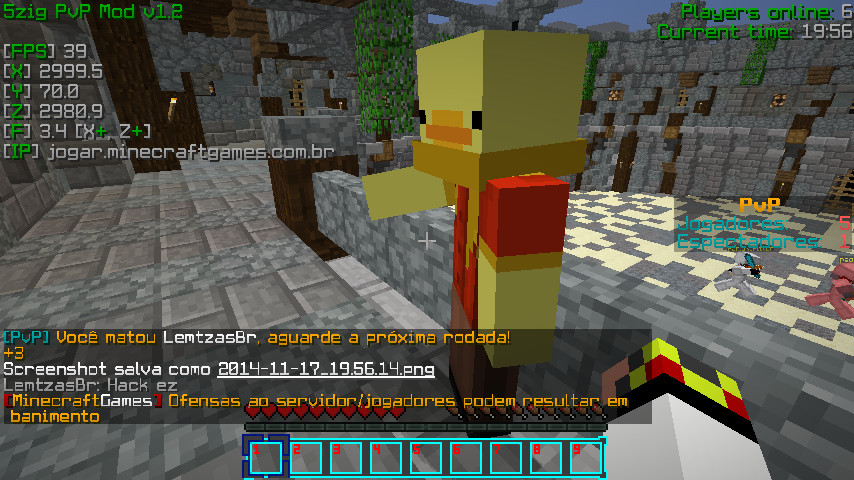Pick hotbar slot numbered 6

pos(465,457)
